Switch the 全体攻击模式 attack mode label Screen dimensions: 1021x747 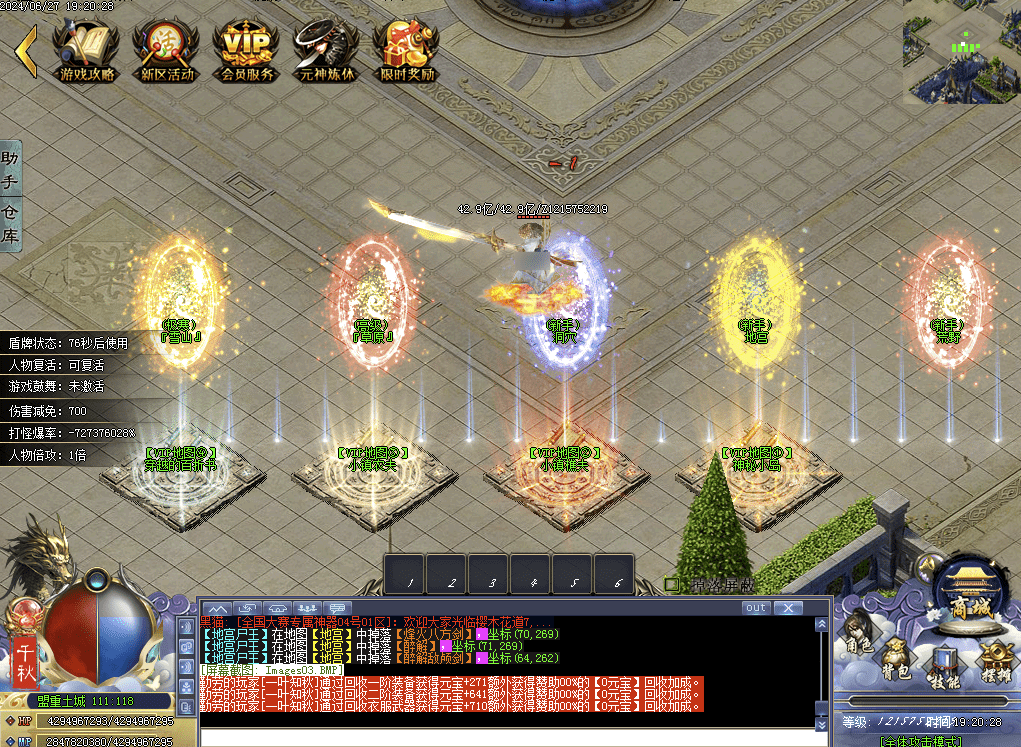[920, 741]
